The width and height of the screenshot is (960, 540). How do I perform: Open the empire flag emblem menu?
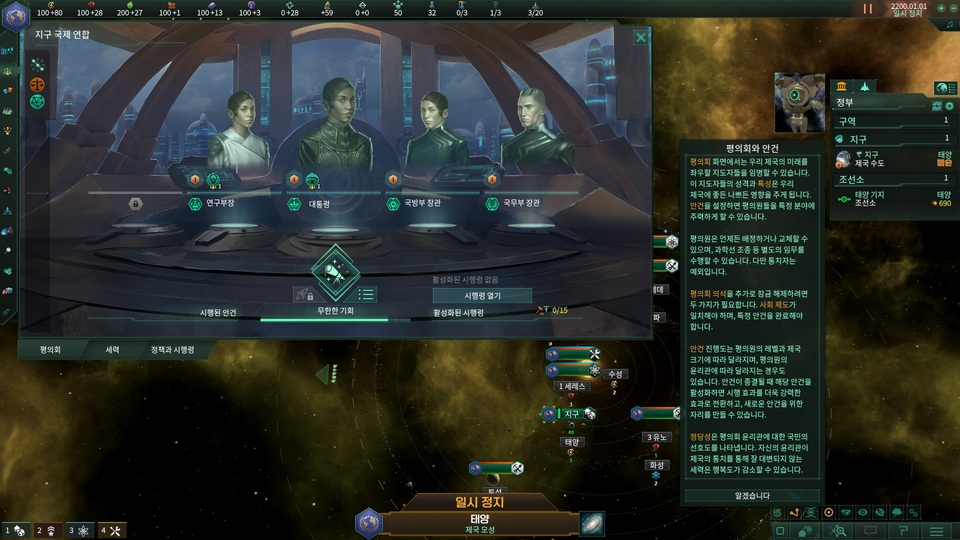coord(368,523)
